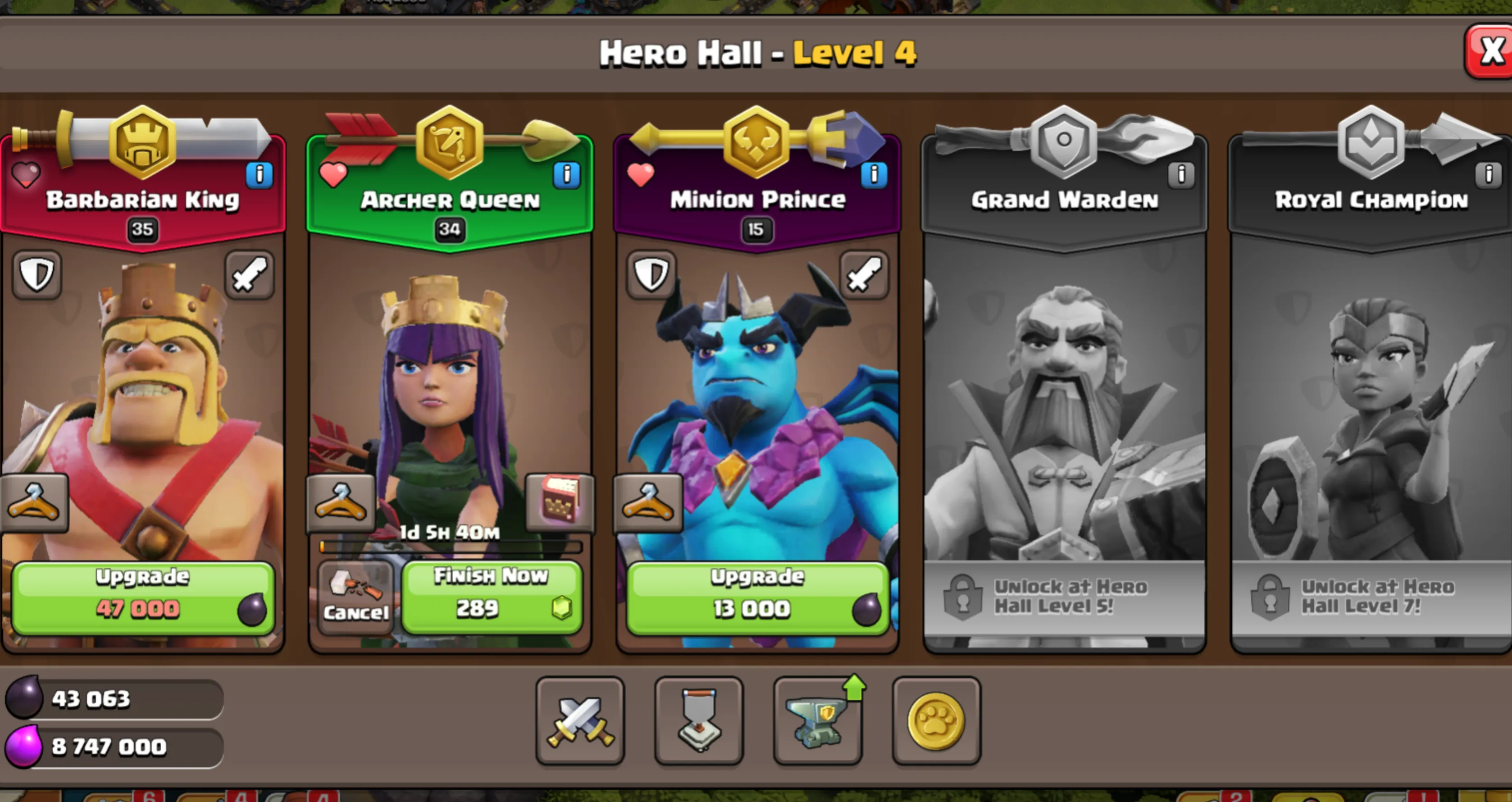Click the dark elixir balance counter

pos(112,699)
